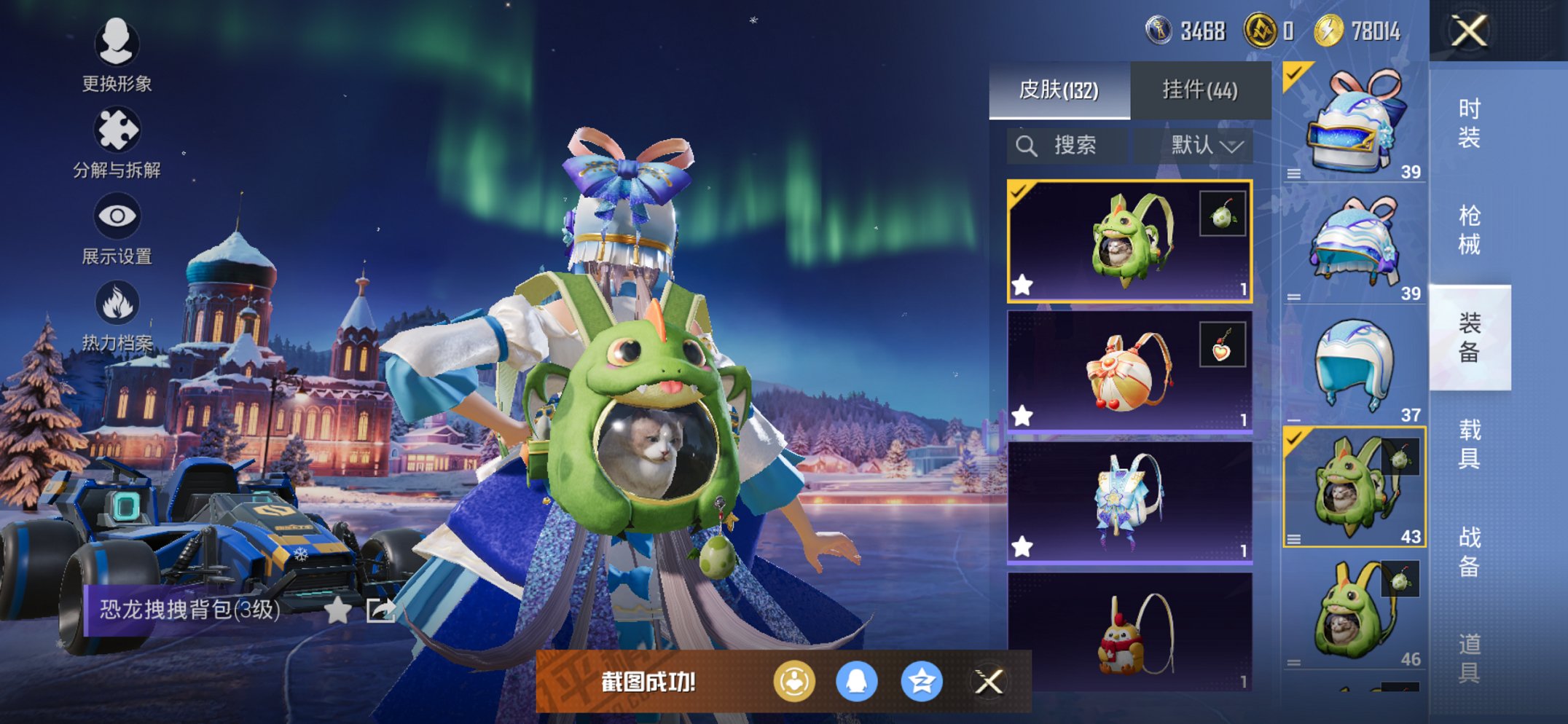Switch to the 载具 vehicles category
1568x724 pixels.
coord(1469,444)
